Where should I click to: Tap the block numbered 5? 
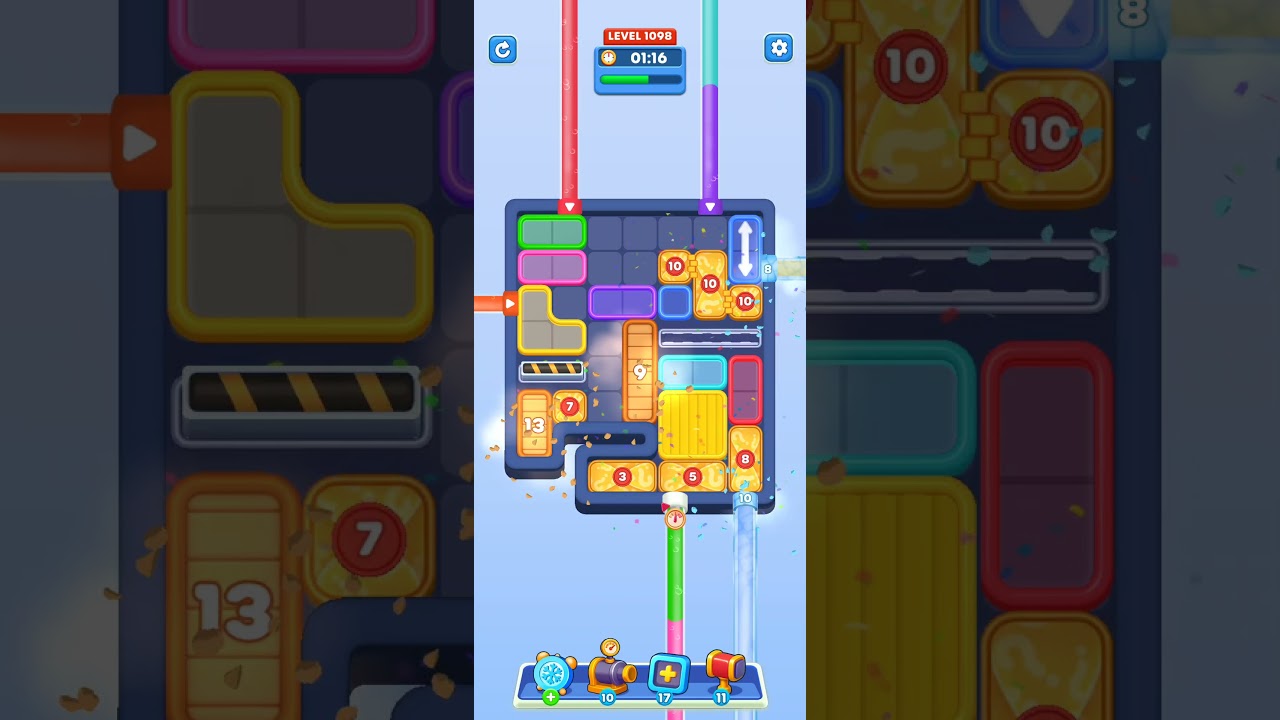(x=692, y=476)
